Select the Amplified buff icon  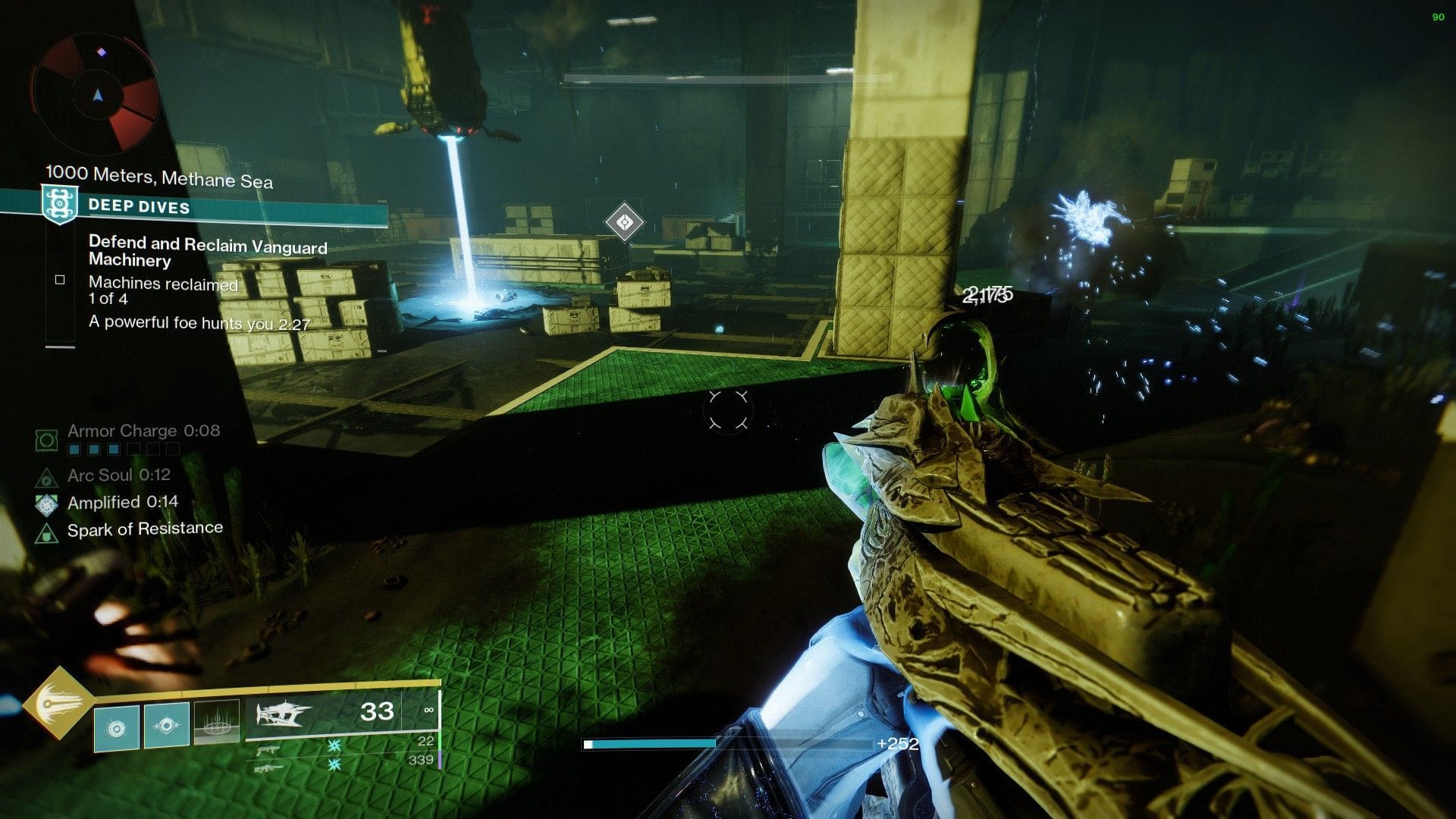(x=45, y=505)
